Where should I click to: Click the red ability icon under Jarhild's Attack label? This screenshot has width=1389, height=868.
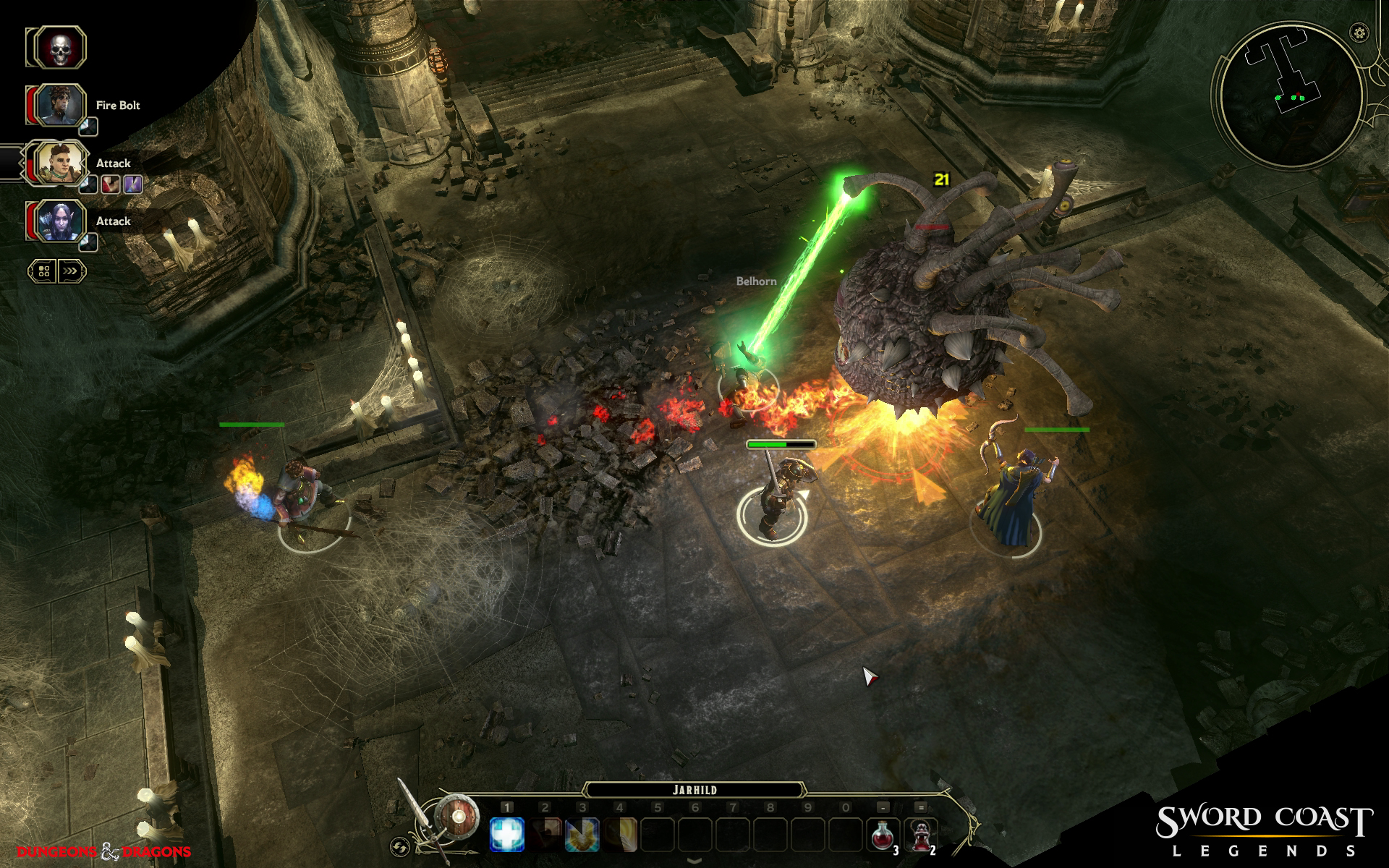(x=111, y=184)
